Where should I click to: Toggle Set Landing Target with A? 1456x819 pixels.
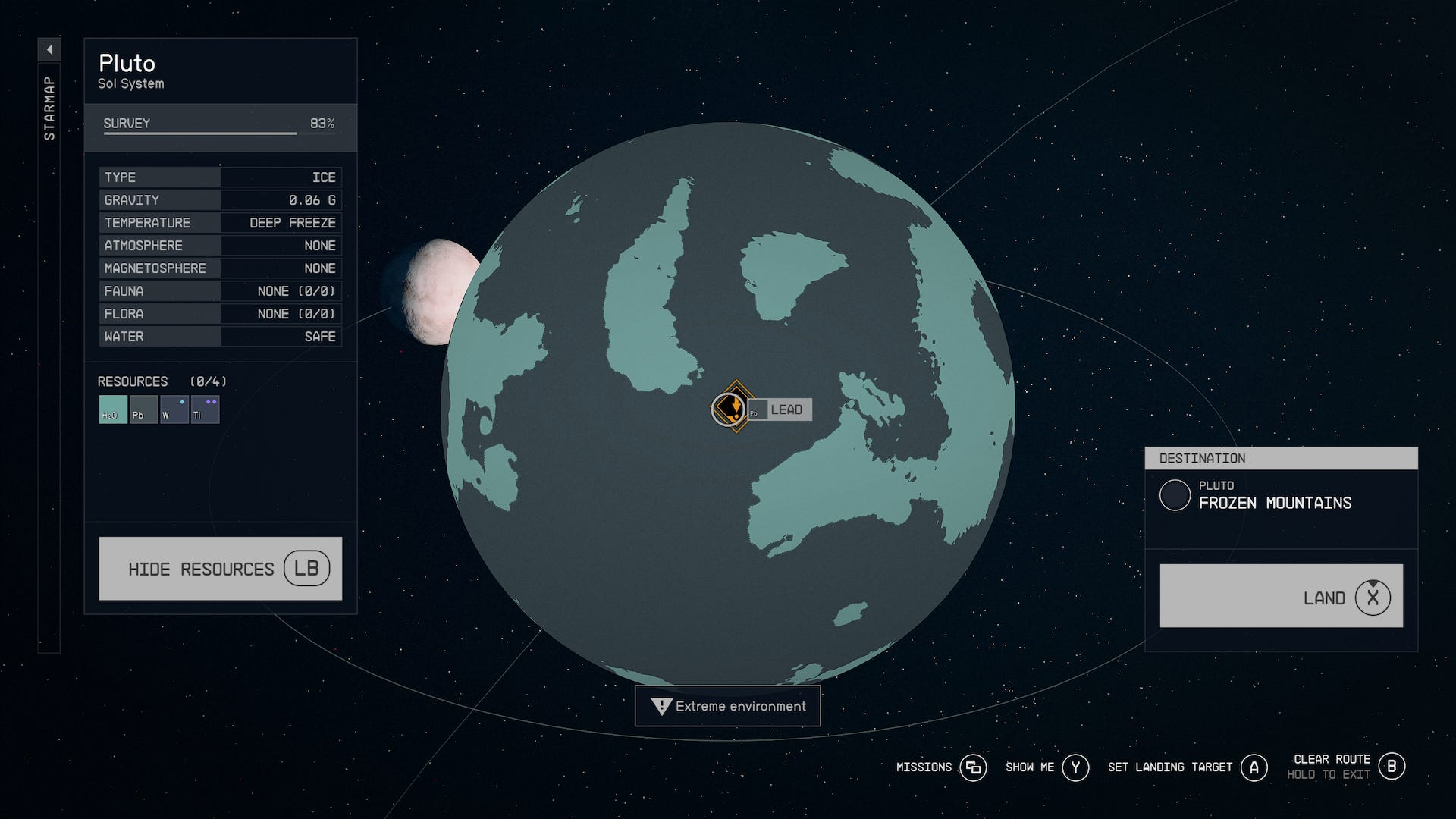[1255, 767]
